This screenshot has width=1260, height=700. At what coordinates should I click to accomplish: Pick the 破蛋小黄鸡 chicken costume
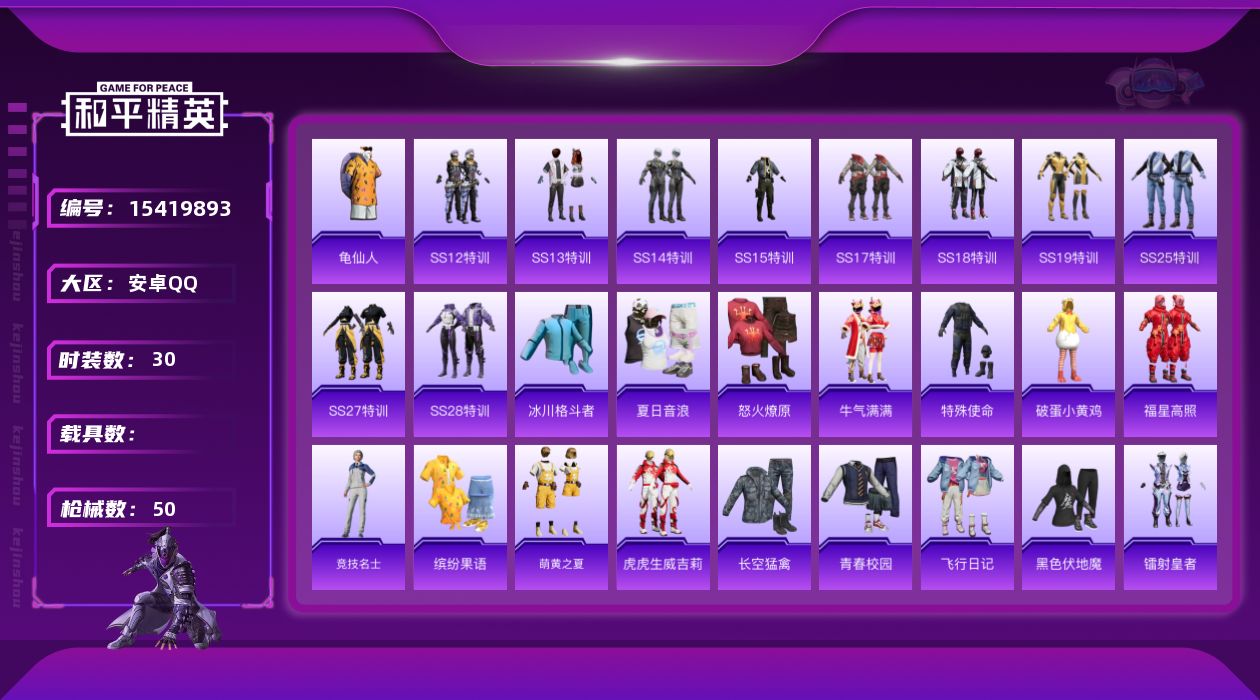[1068, 363]
